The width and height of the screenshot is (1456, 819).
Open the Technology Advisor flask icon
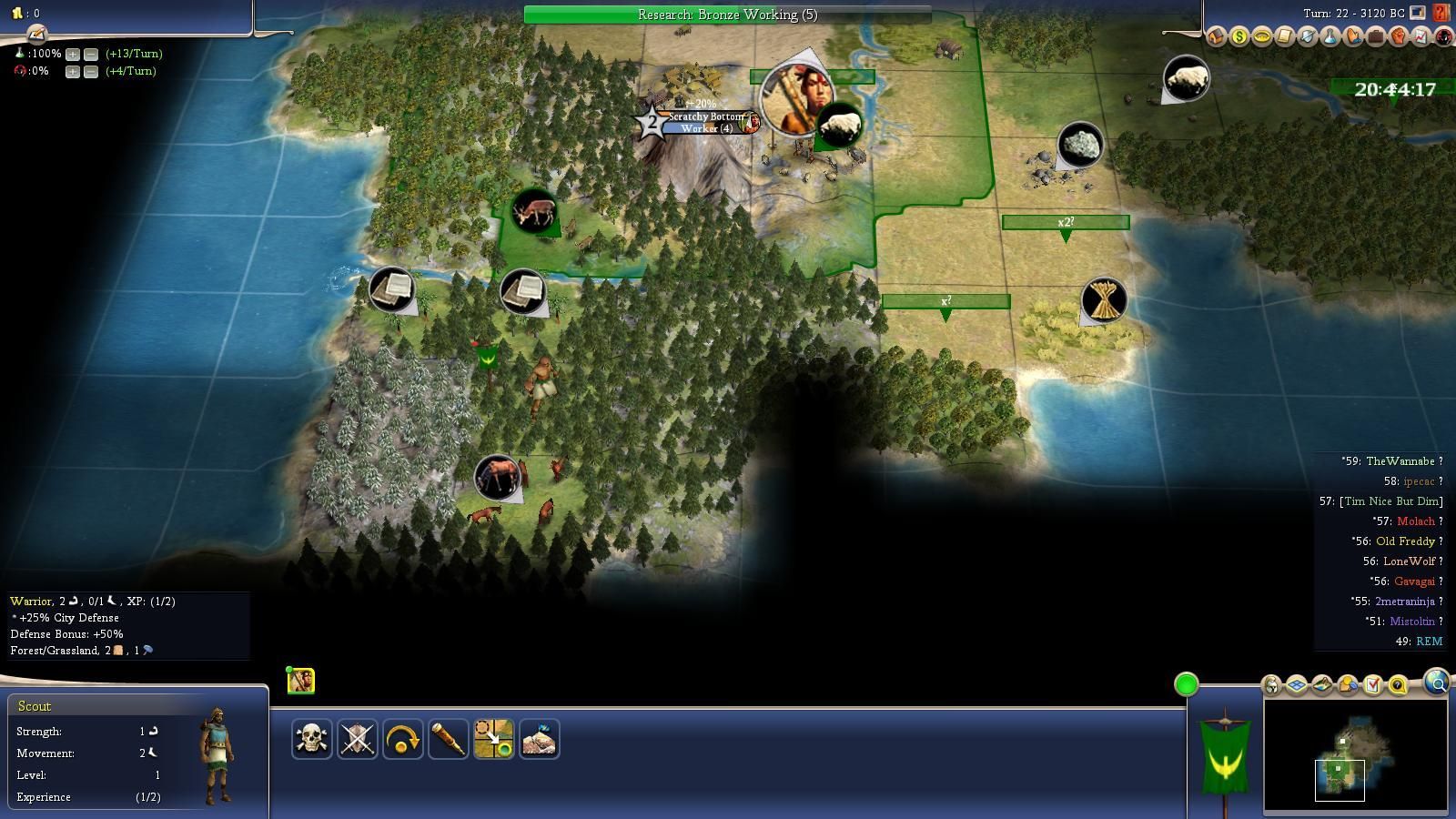1330,36
